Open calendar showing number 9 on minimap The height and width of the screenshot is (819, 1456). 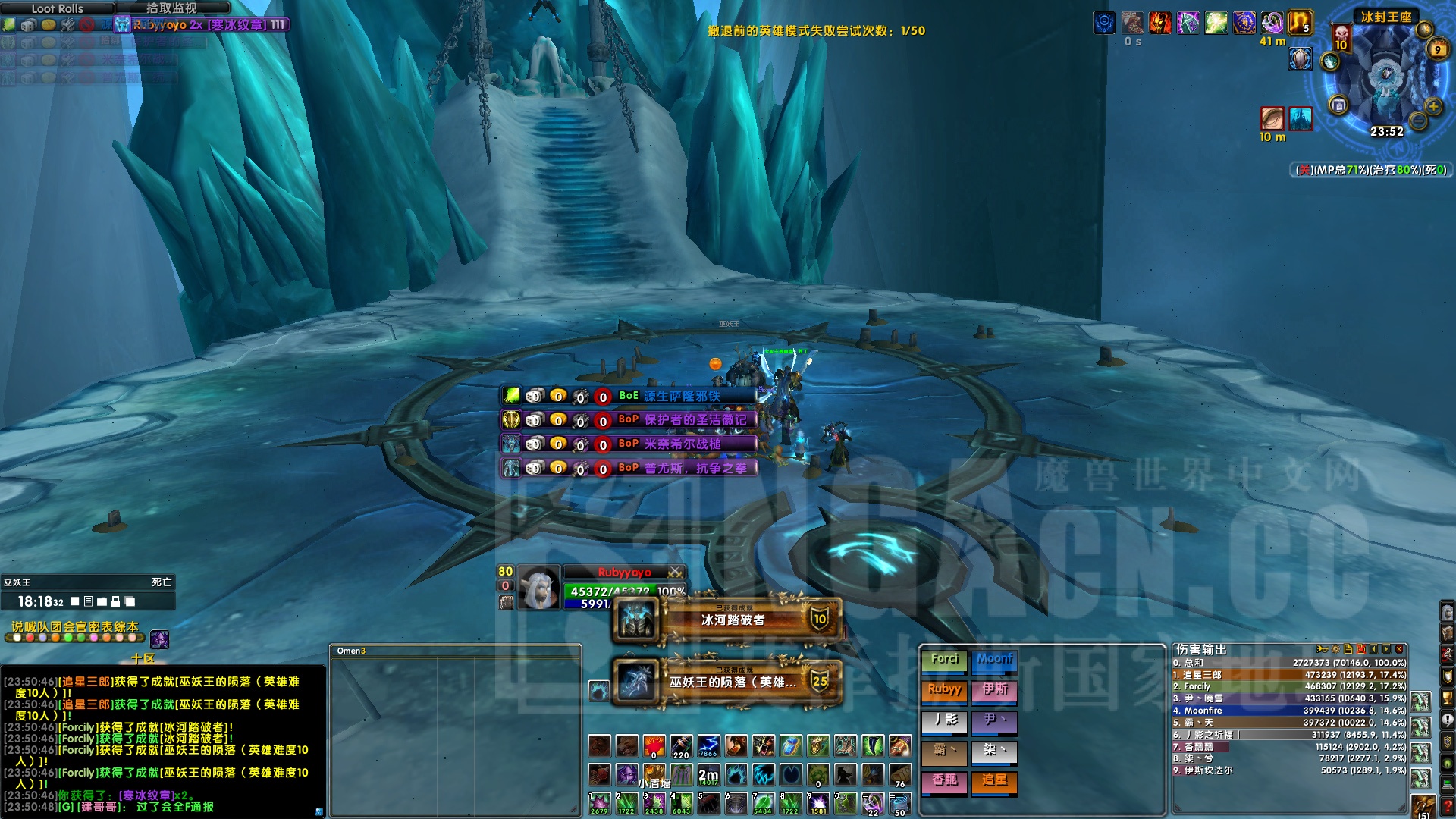click(1438, 49)
